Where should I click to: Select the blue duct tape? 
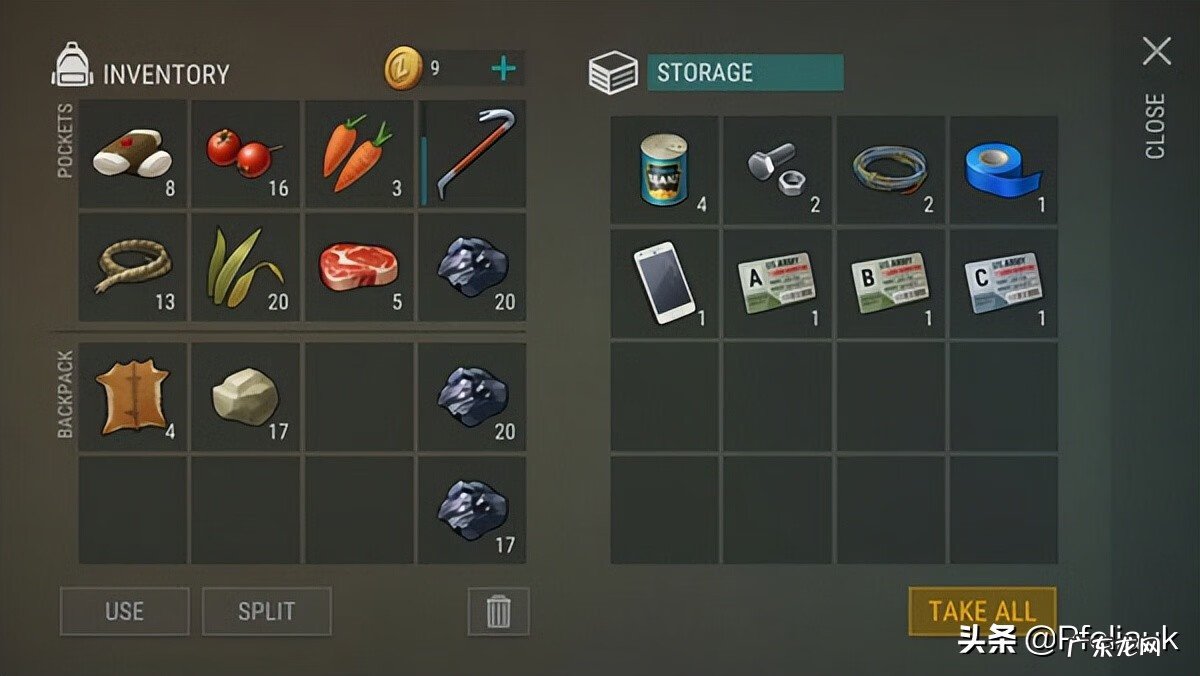tap(1003, 170)
